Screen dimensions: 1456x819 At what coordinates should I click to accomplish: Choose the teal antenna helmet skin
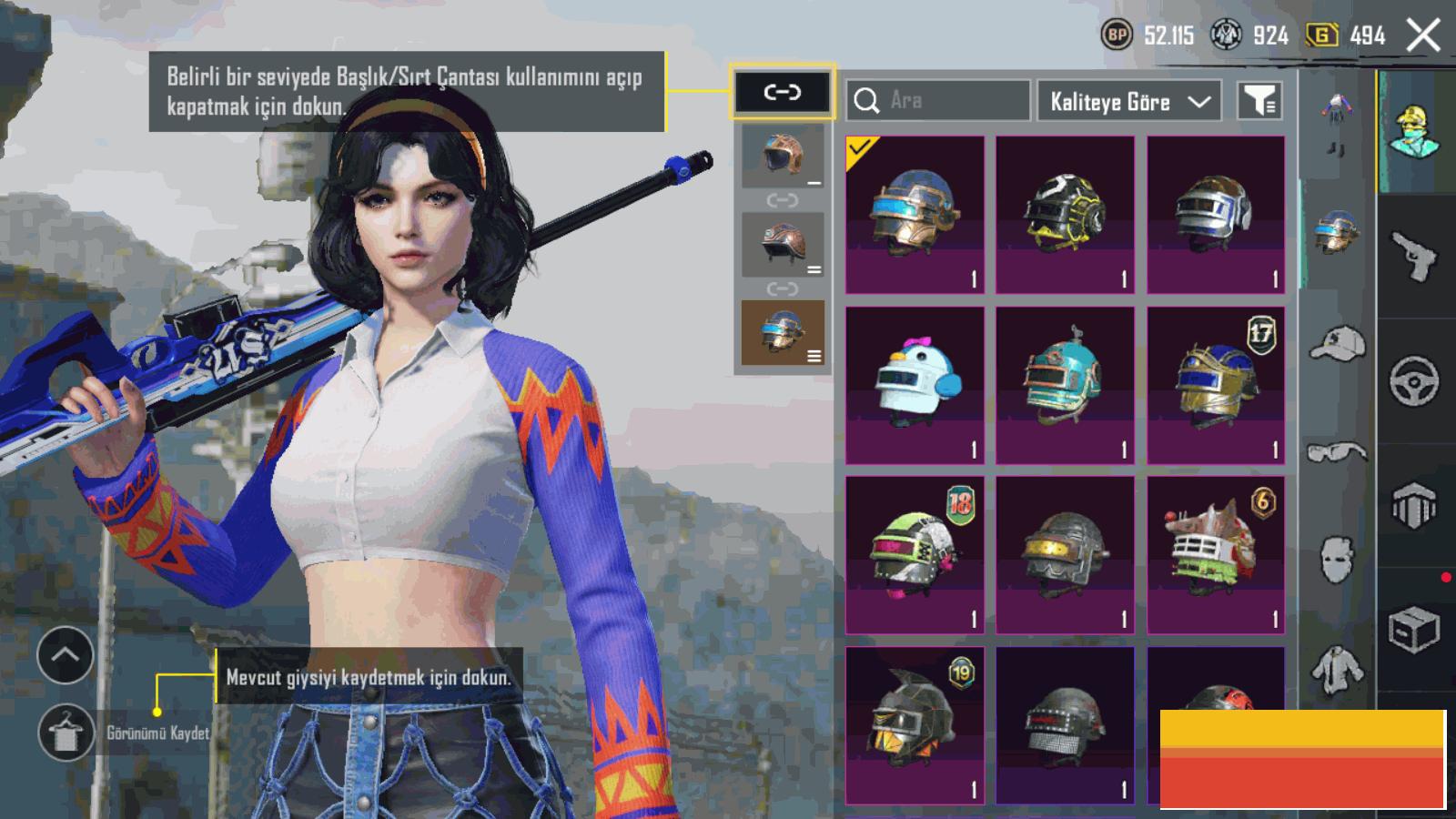(1065, 385)
